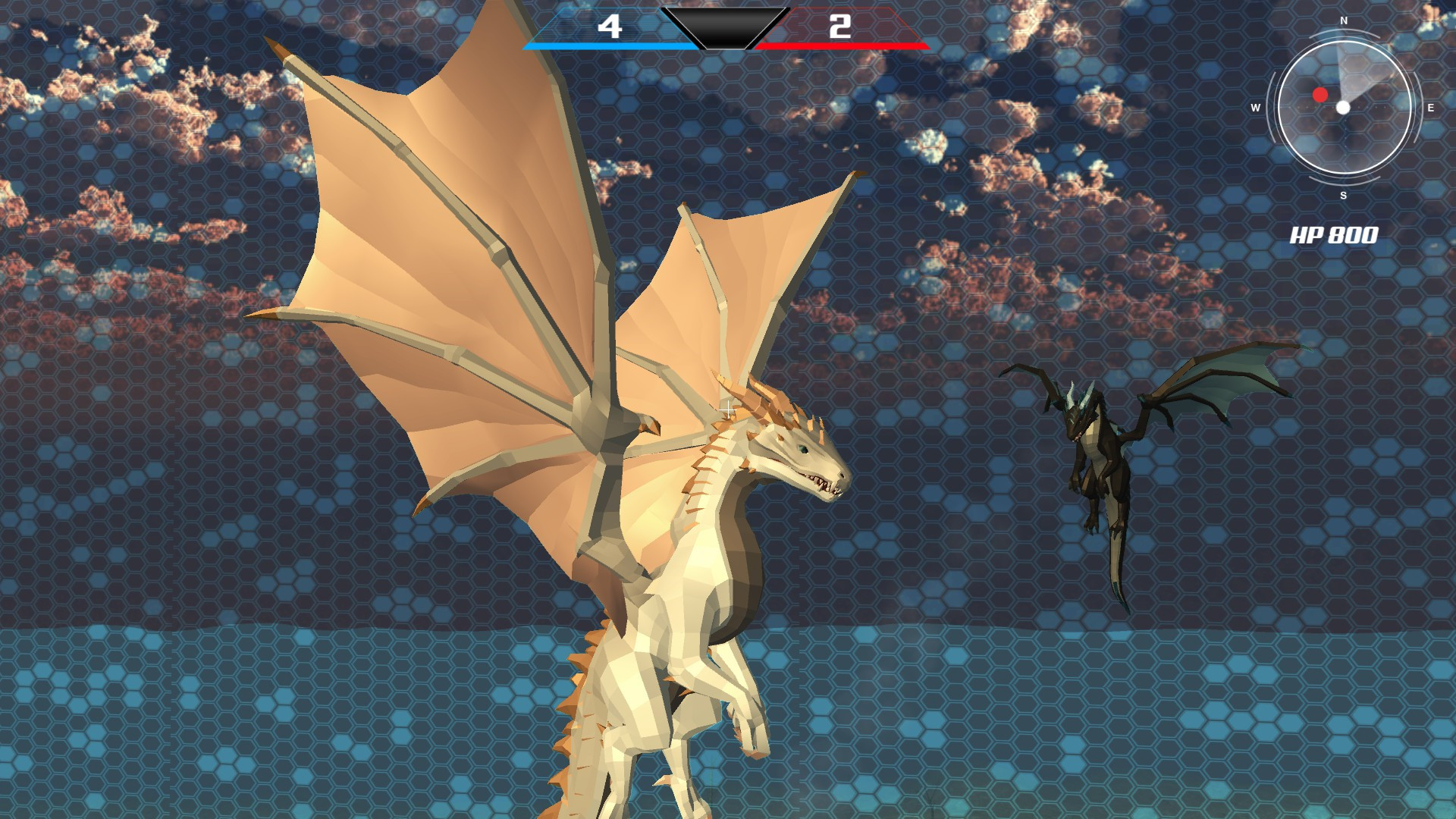This screenshot has height=819, width=1456.
Task: Click the 'S' south marker on the compass
Action: pos(1342,196)
